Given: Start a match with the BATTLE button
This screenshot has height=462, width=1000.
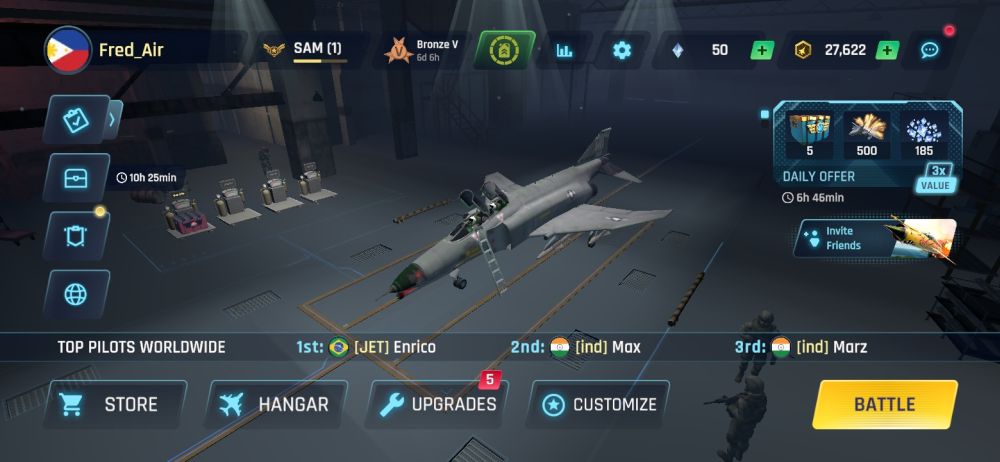Looking at the screenshot, I should (x=884, y=404).
